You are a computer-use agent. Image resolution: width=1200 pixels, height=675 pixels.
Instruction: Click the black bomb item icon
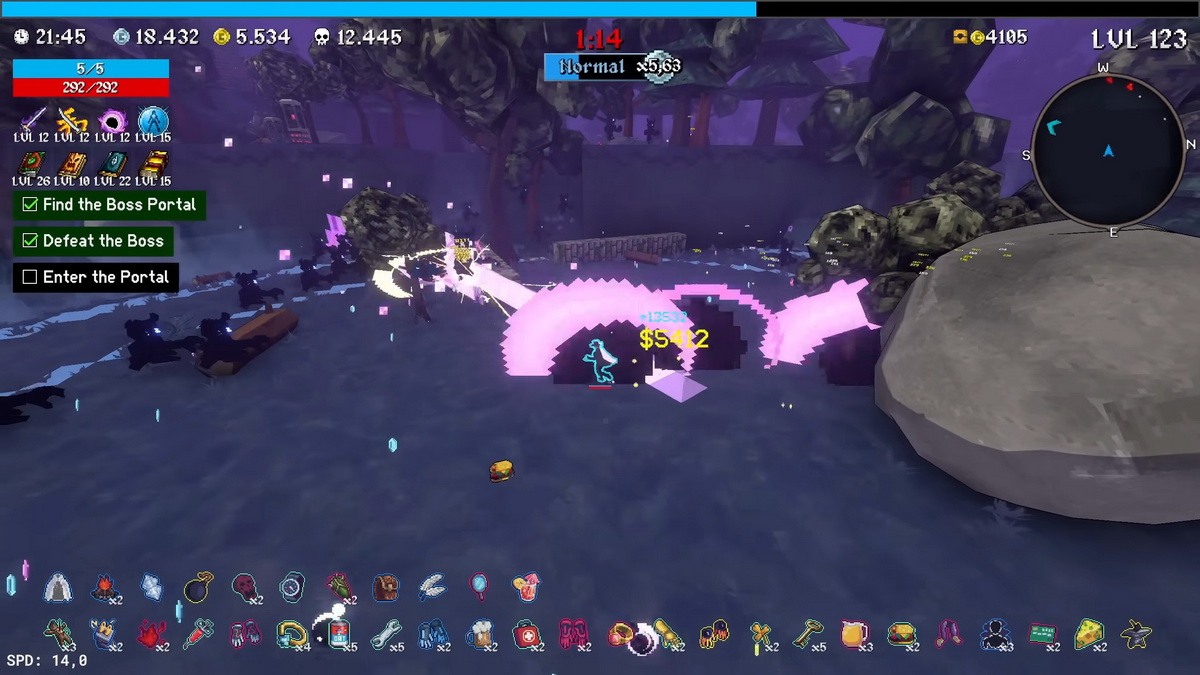click(x=196, y=588)
